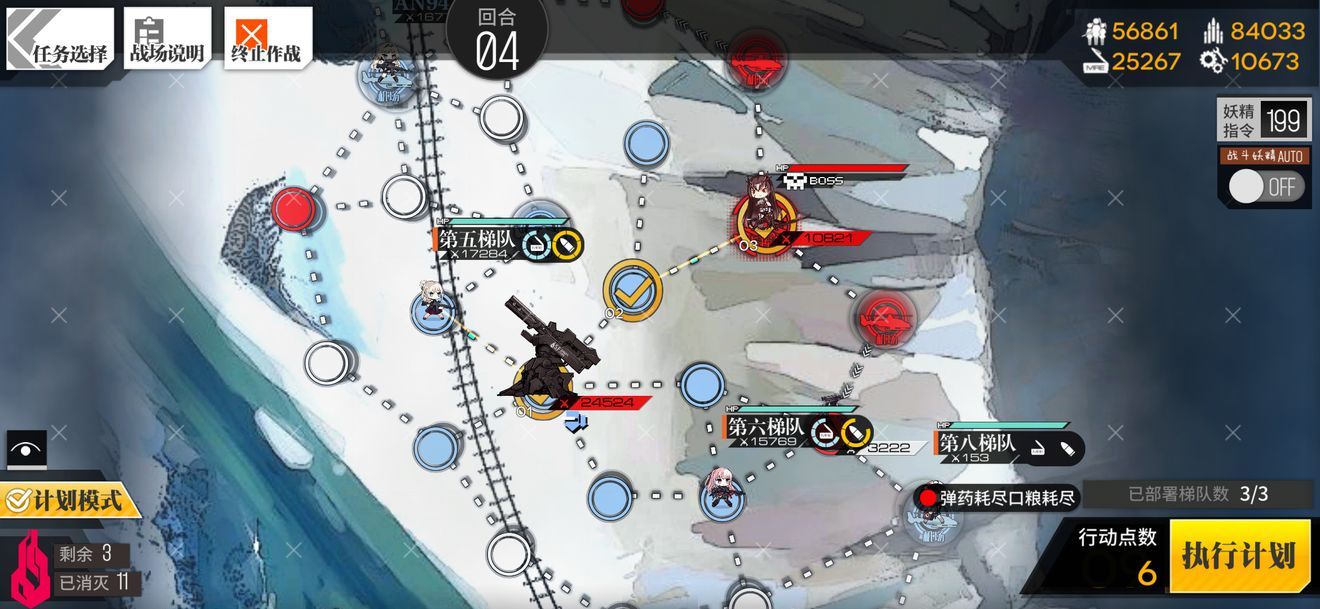Toggle combat fairy AUTO switch

pos(1266,187)
